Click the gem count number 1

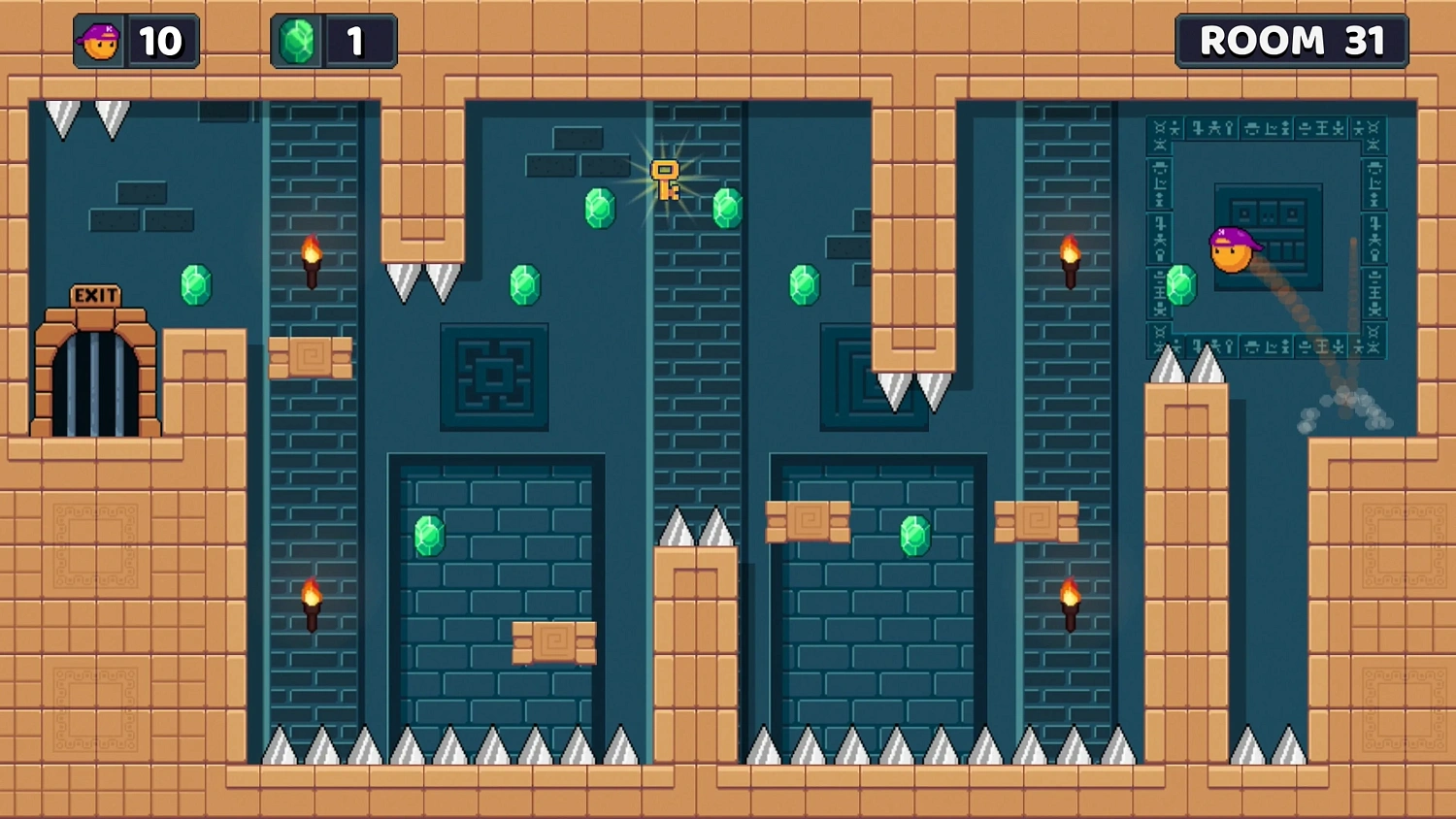tap(354, 41)
